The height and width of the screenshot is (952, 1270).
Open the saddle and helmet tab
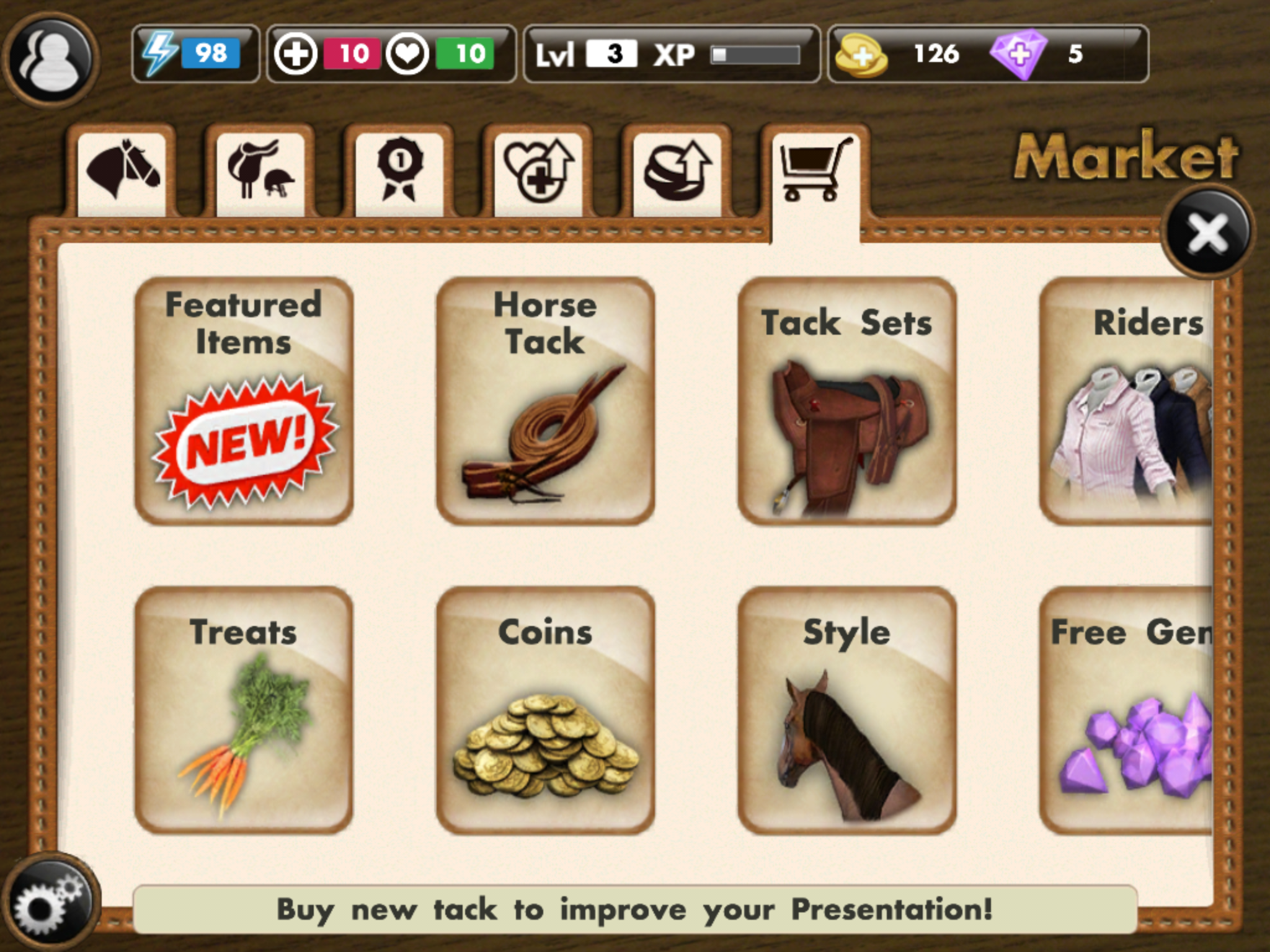tap(260, 169)
